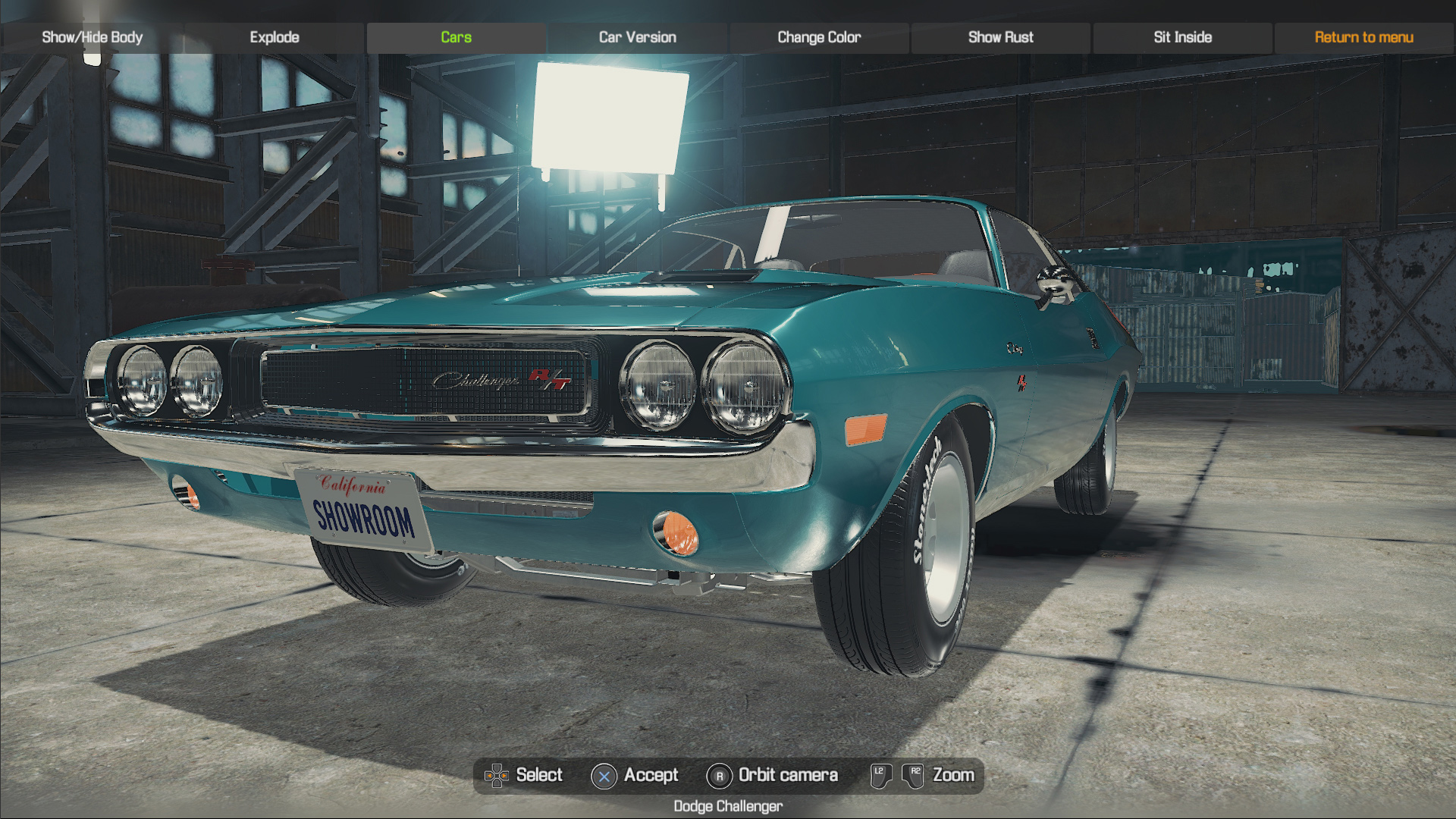Image resolution: width=1456 pixels, height=819 pixels.
Task: Click Change Color
Action: pyautogui.click(x=818, y=37)
